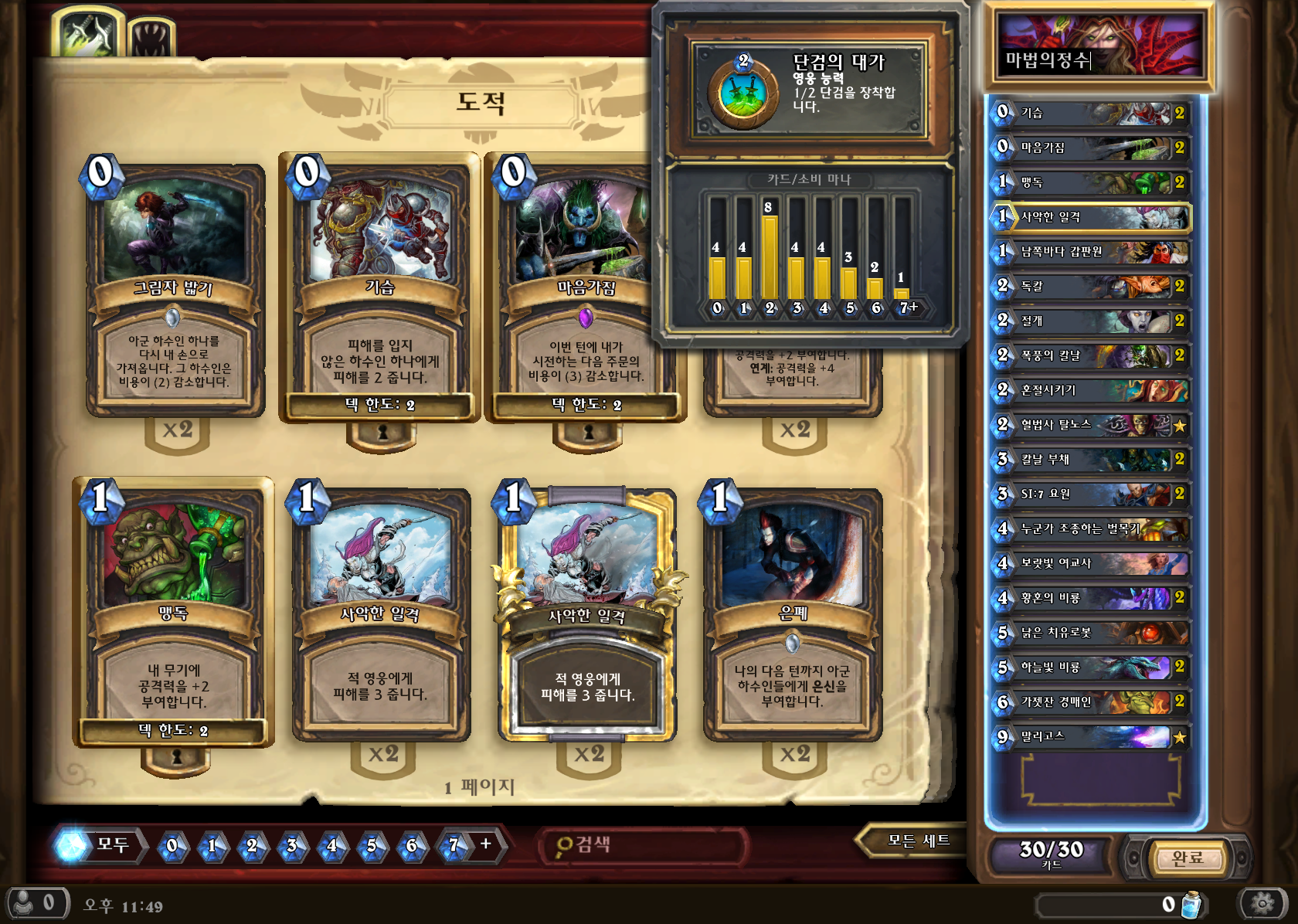The width and height of the screenshot is (1298, 924).
Task: Pick the golden 사악한 일격 card
Action: pyautogui.click(x=587, y=614)
